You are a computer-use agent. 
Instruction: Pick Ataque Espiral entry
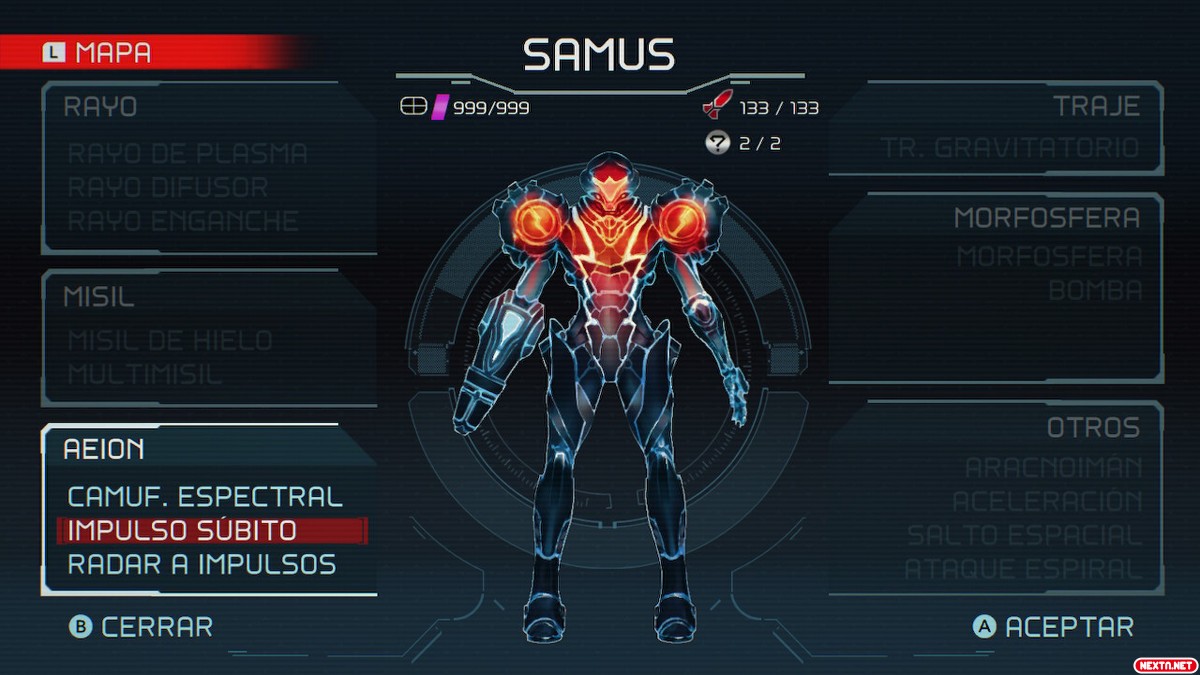click(1023, 570)
